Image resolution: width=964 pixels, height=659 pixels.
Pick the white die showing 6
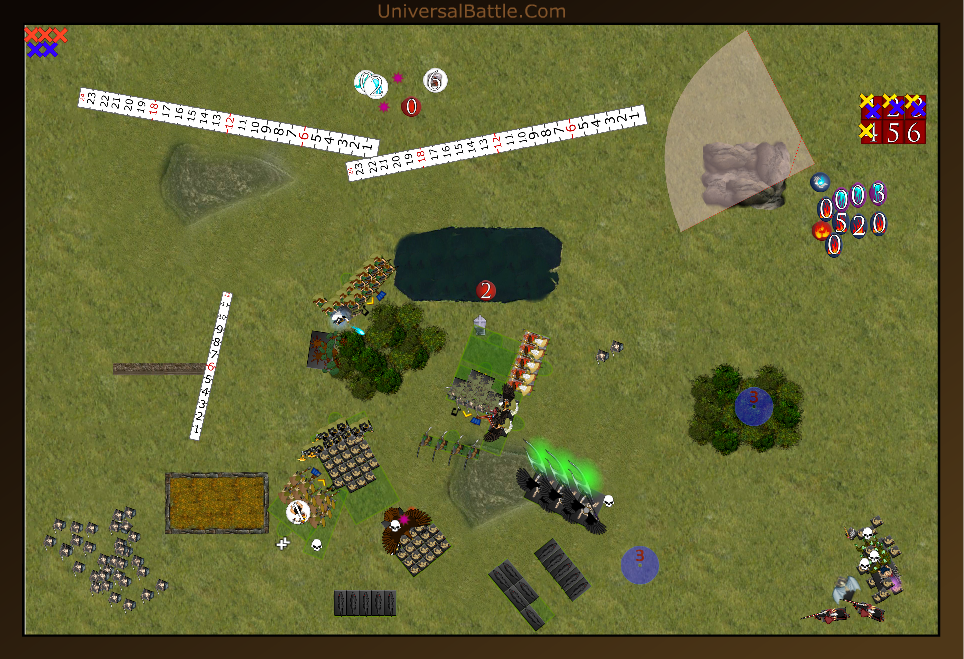tap(435, 80)
